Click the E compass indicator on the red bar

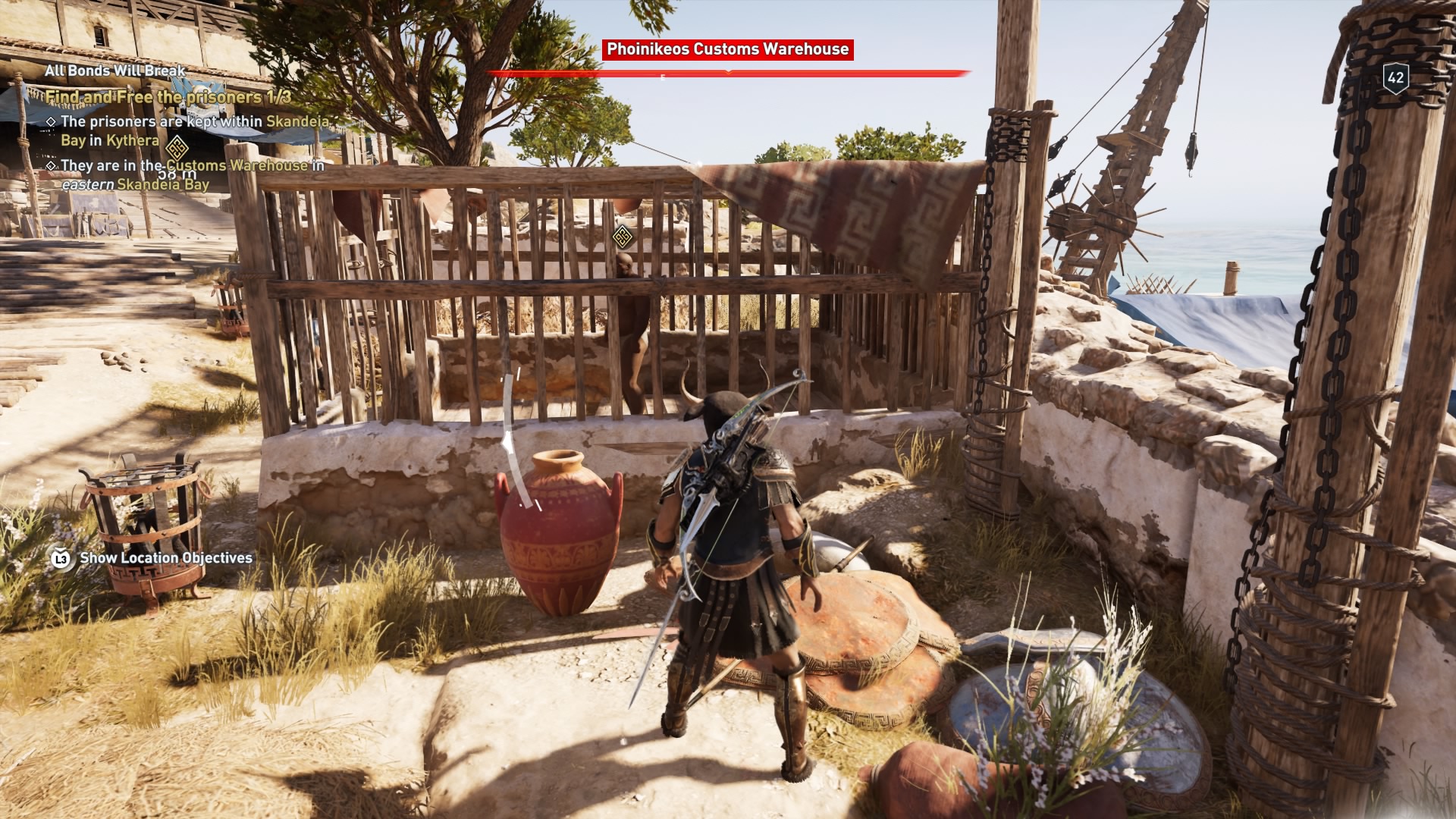662,77
